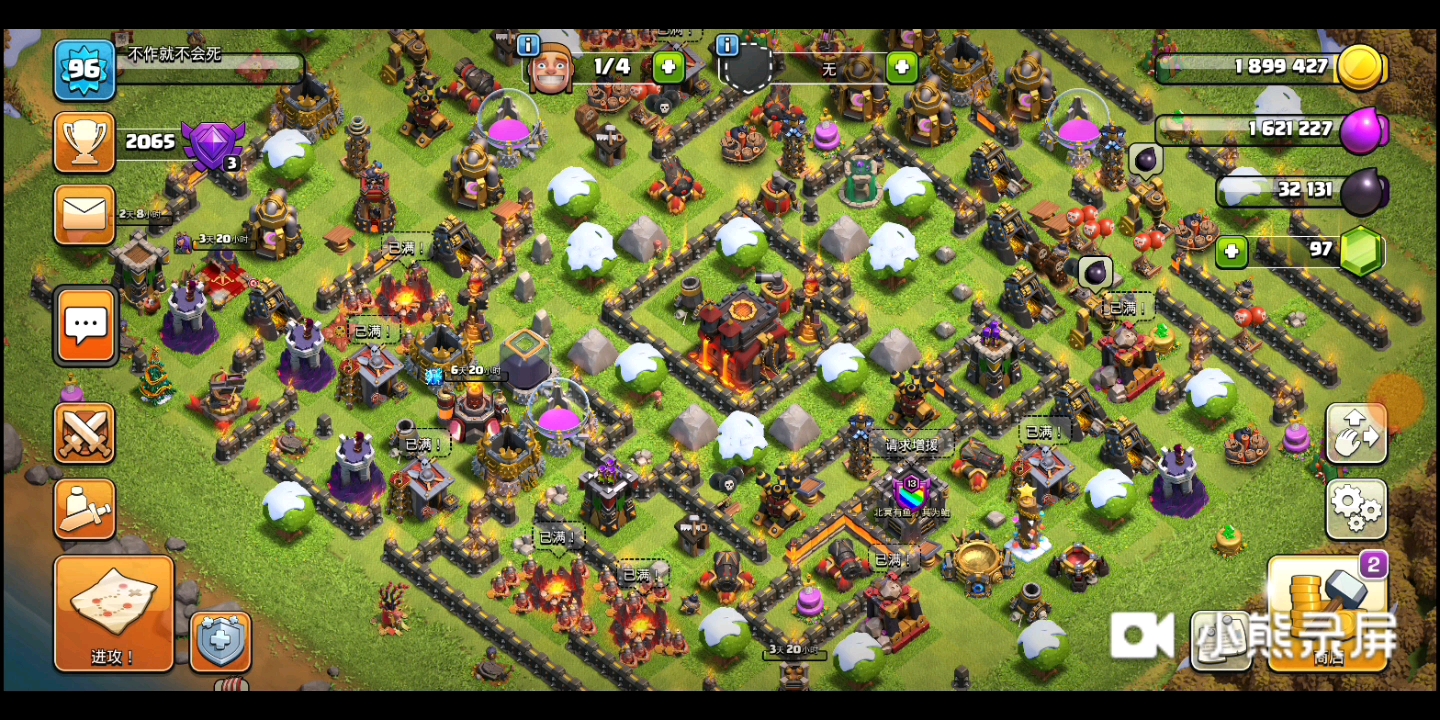
Task: Open the shield info button
Action: [x=220, y=641]
